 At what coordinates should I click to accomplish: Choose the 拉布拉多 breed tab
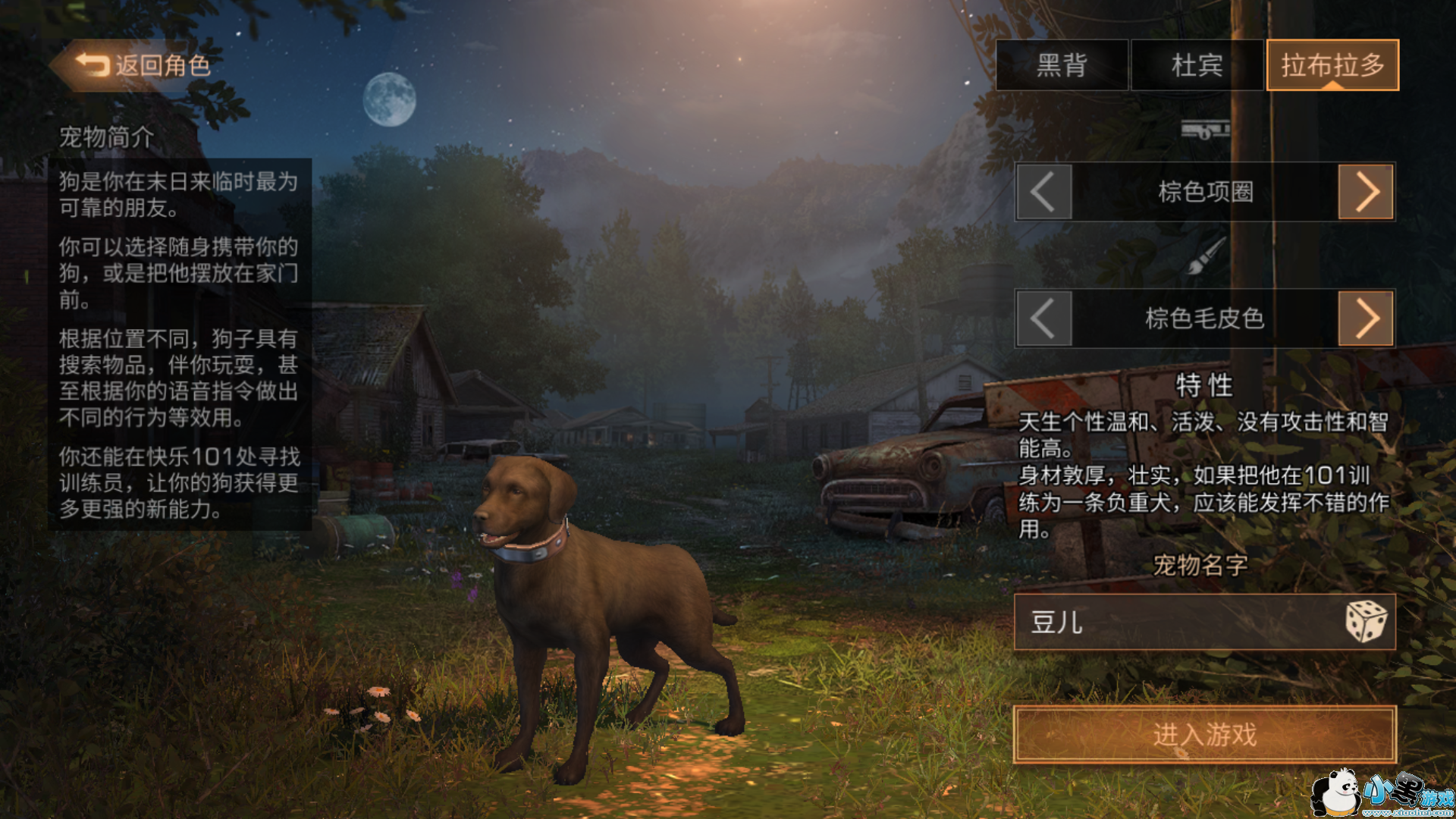(x=1332, y=65)
